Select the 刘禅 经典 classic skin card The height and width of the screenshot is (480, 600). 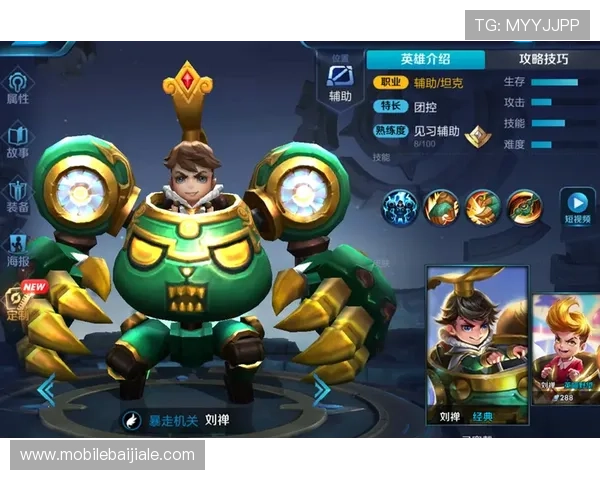click(476, 346)
